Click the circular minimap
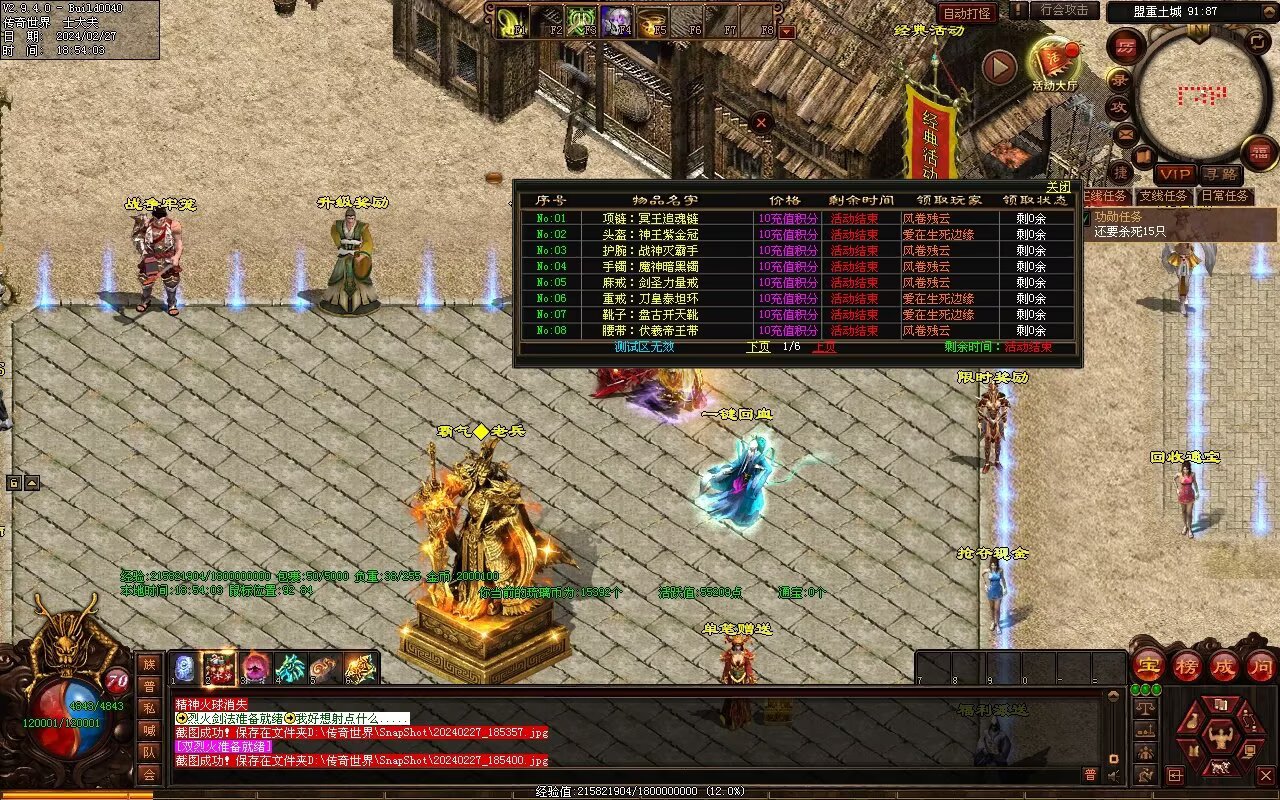1280x800 pixels. (1201, 96)
